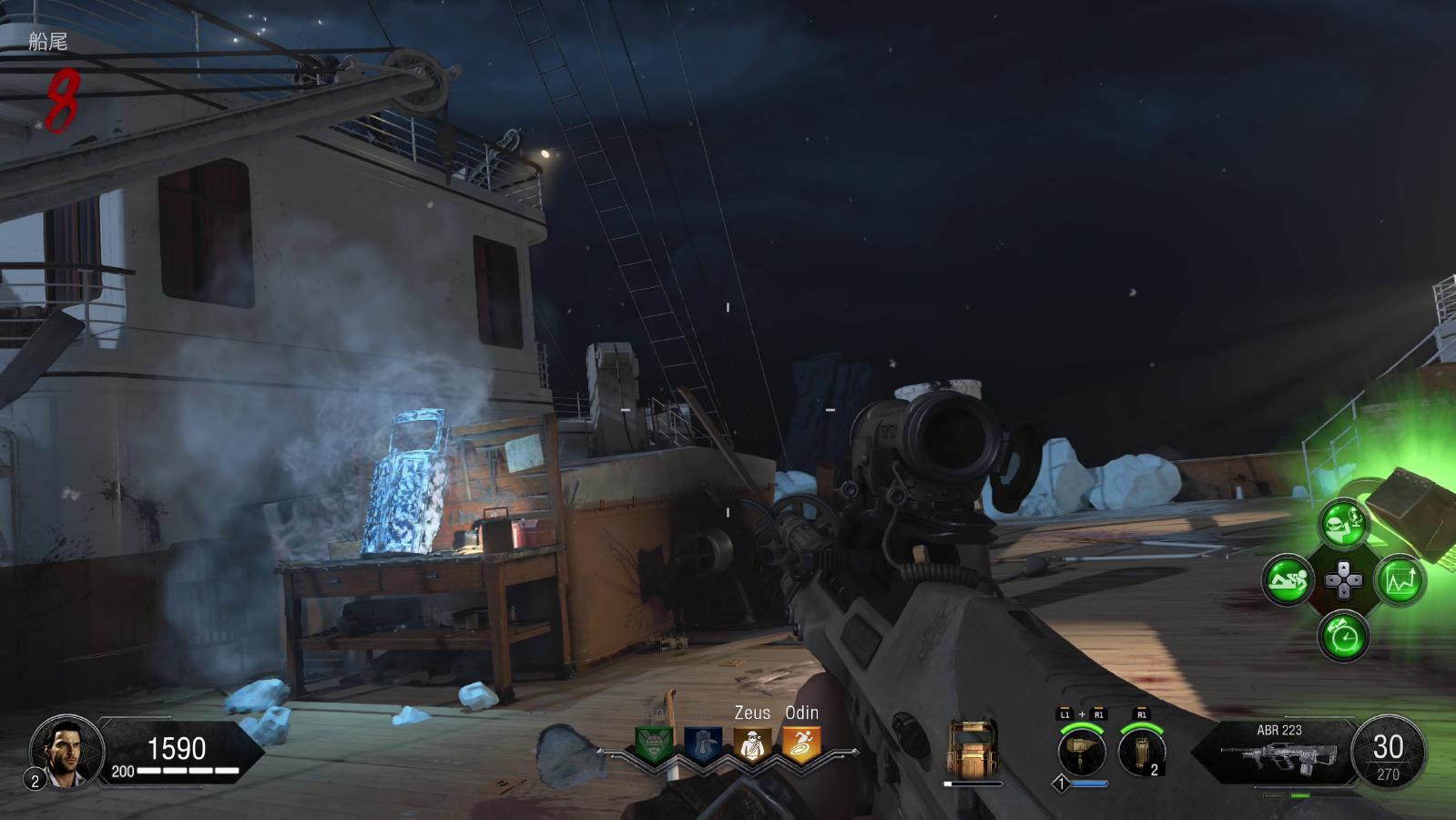The width and height of the screenshot is (1456, 820).
Task: Use the left elixir showing a reclining figure
Action: pyautogui.click(x=1288, y=580)
